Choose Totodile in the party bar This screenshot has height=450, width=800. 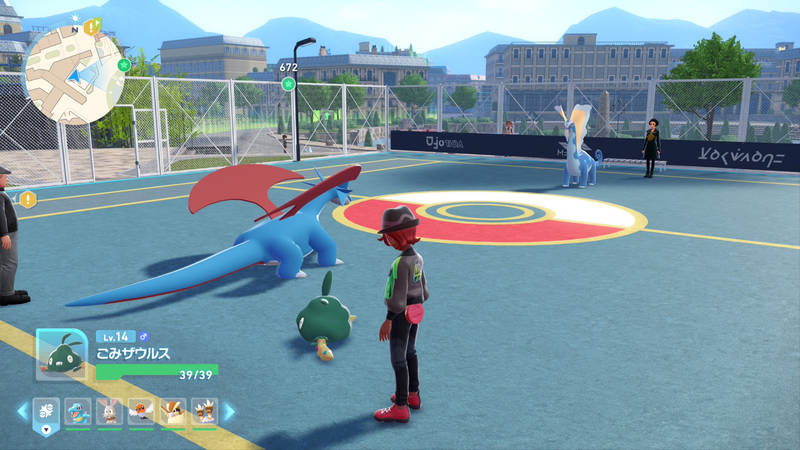[x=79, y=411]
